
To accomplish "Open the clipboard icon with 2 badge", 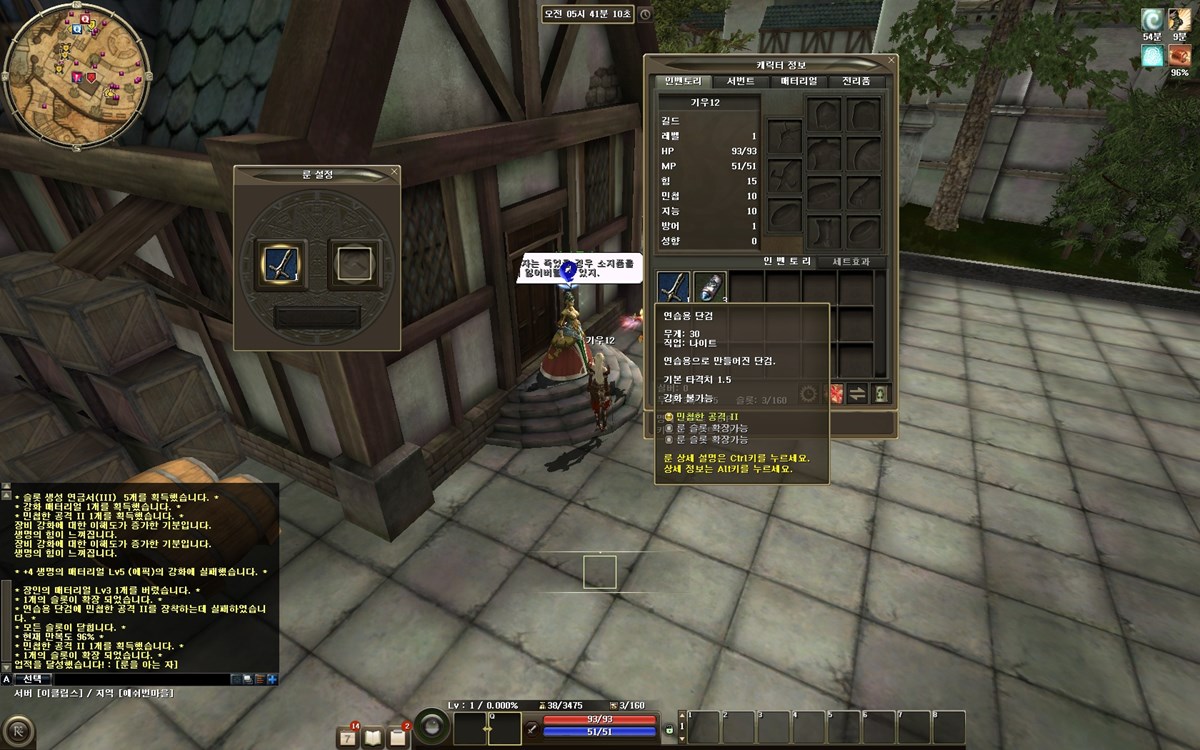I will click(398, 736).
